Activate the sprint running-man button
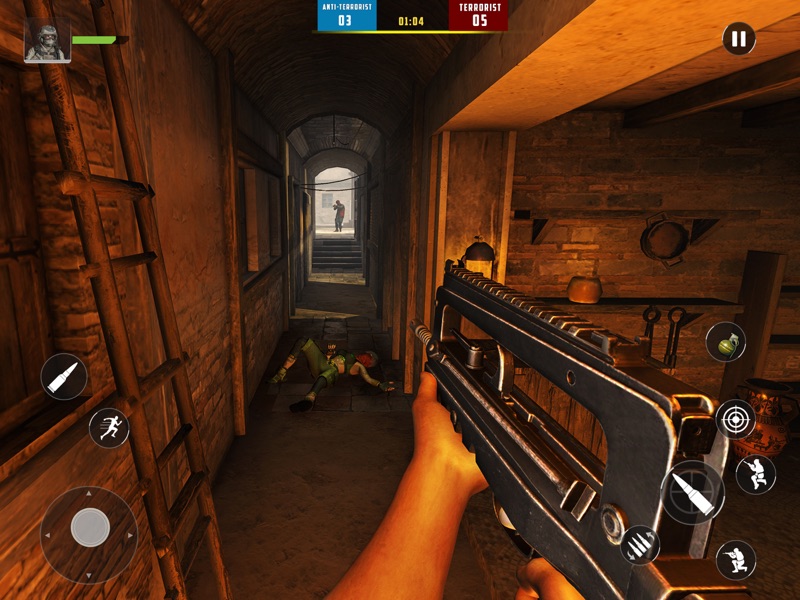Image resolution: width=800 pixels, height=600 pixels. pyautogui.click(x=109, y=428)
